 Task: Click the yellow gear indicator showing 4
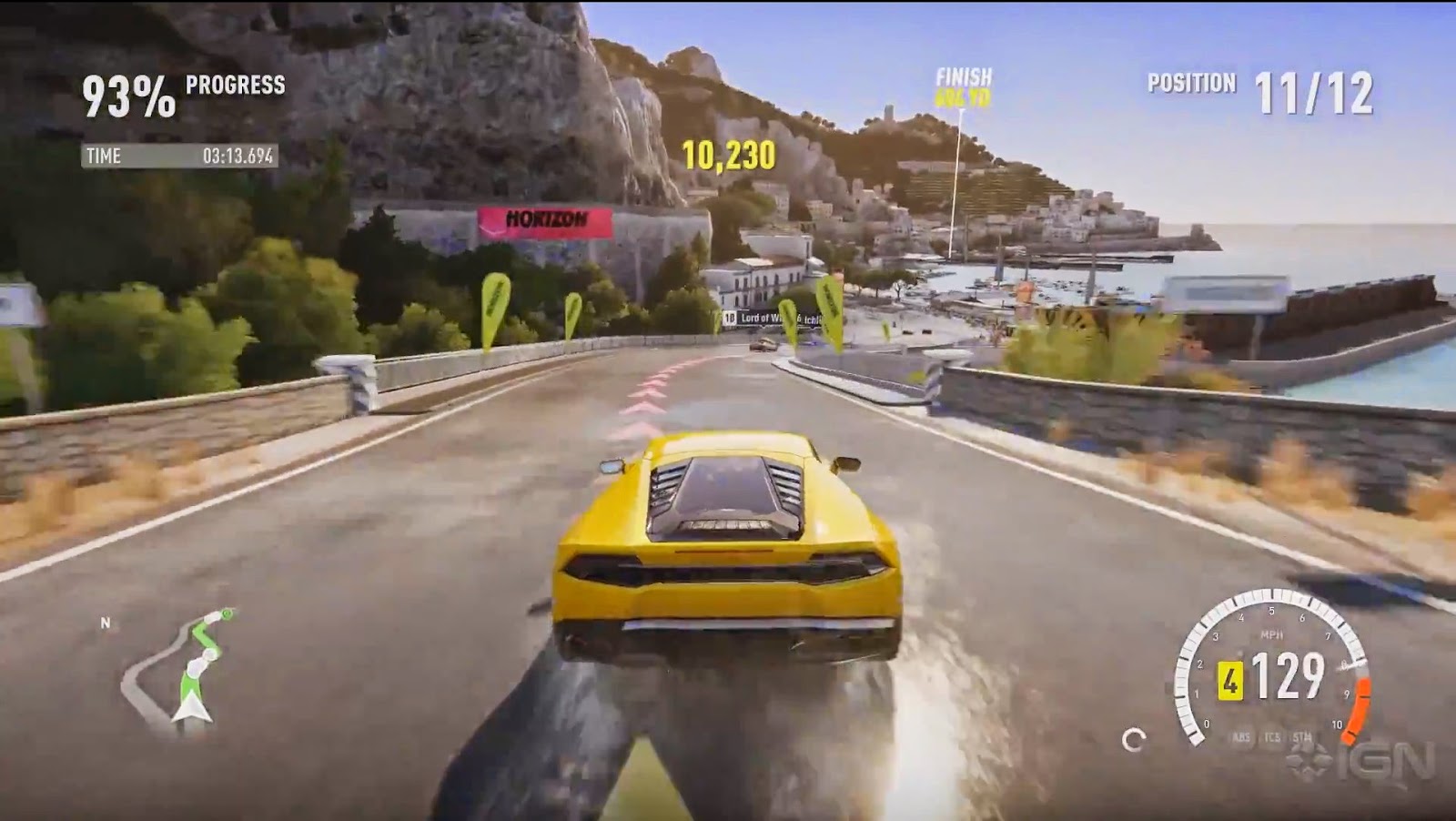tap(1230, 681)
